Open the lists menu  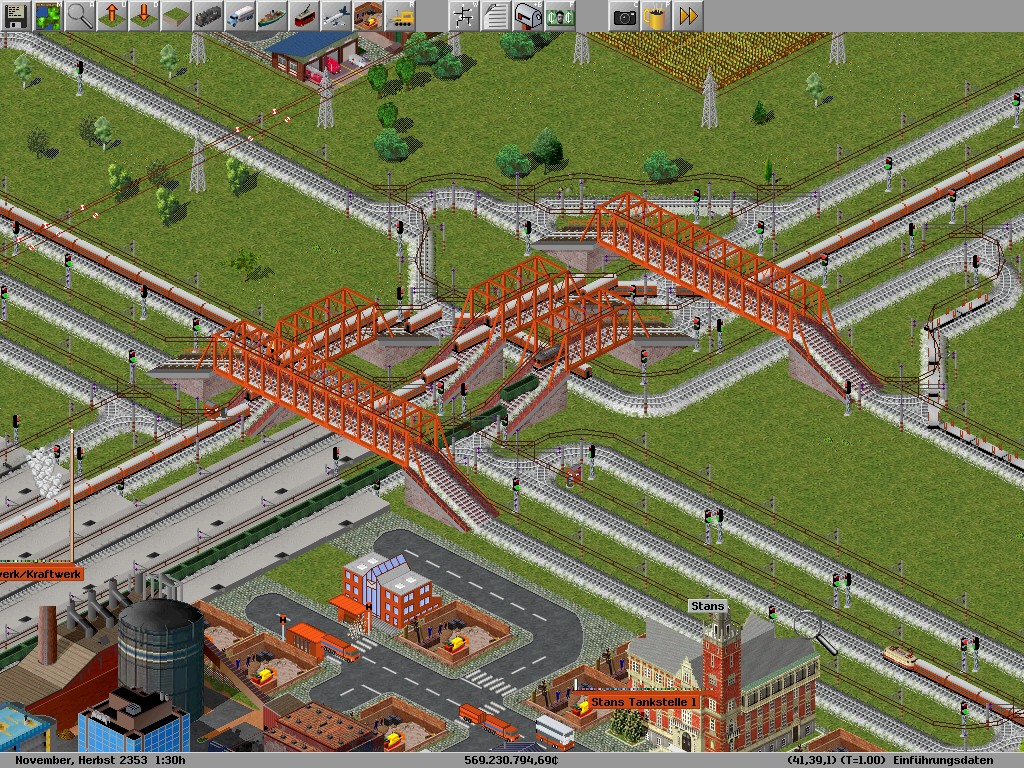[495, 16]
